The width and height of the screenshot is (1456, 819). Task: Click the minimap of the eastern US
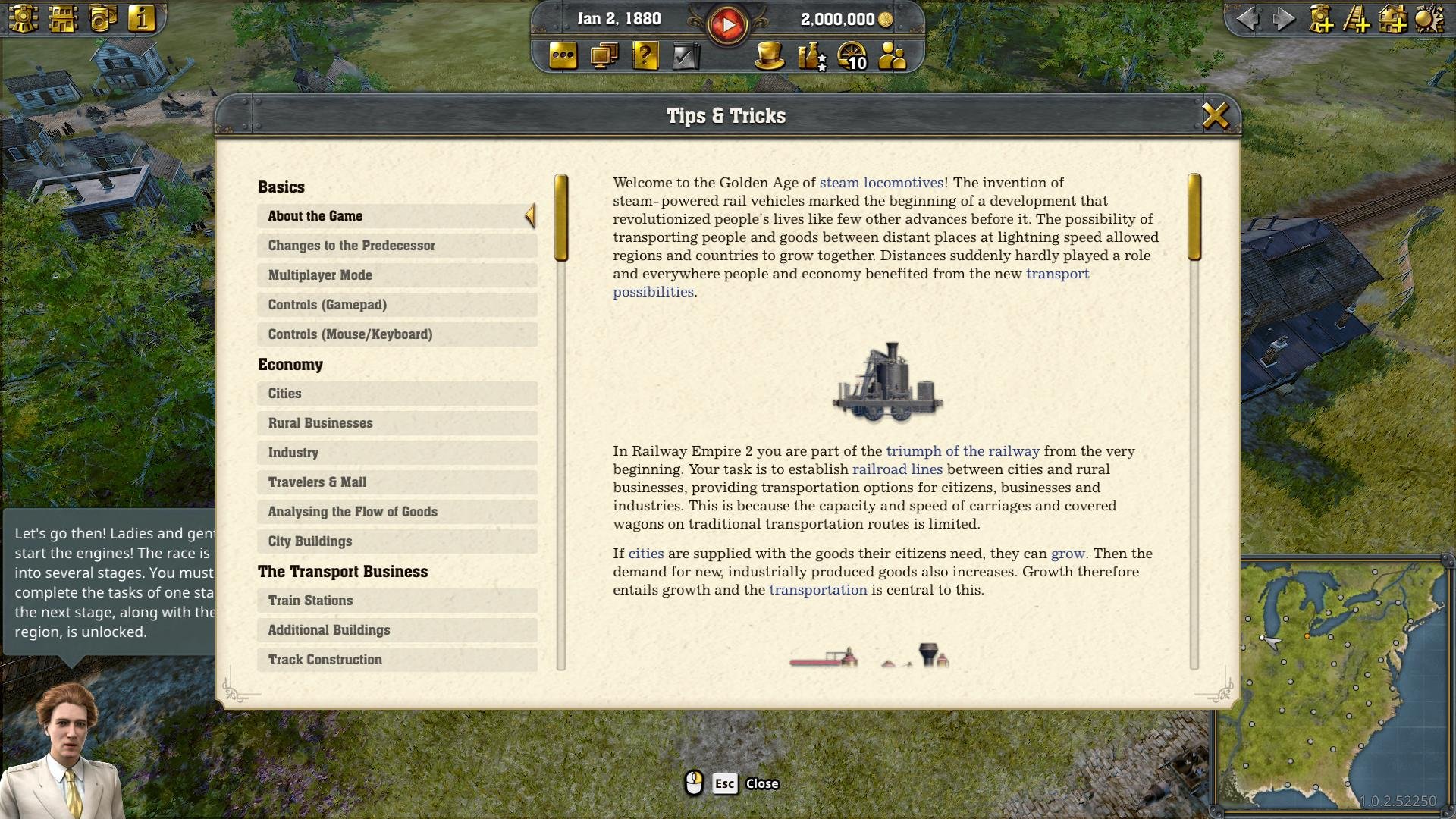(1335, 682)
